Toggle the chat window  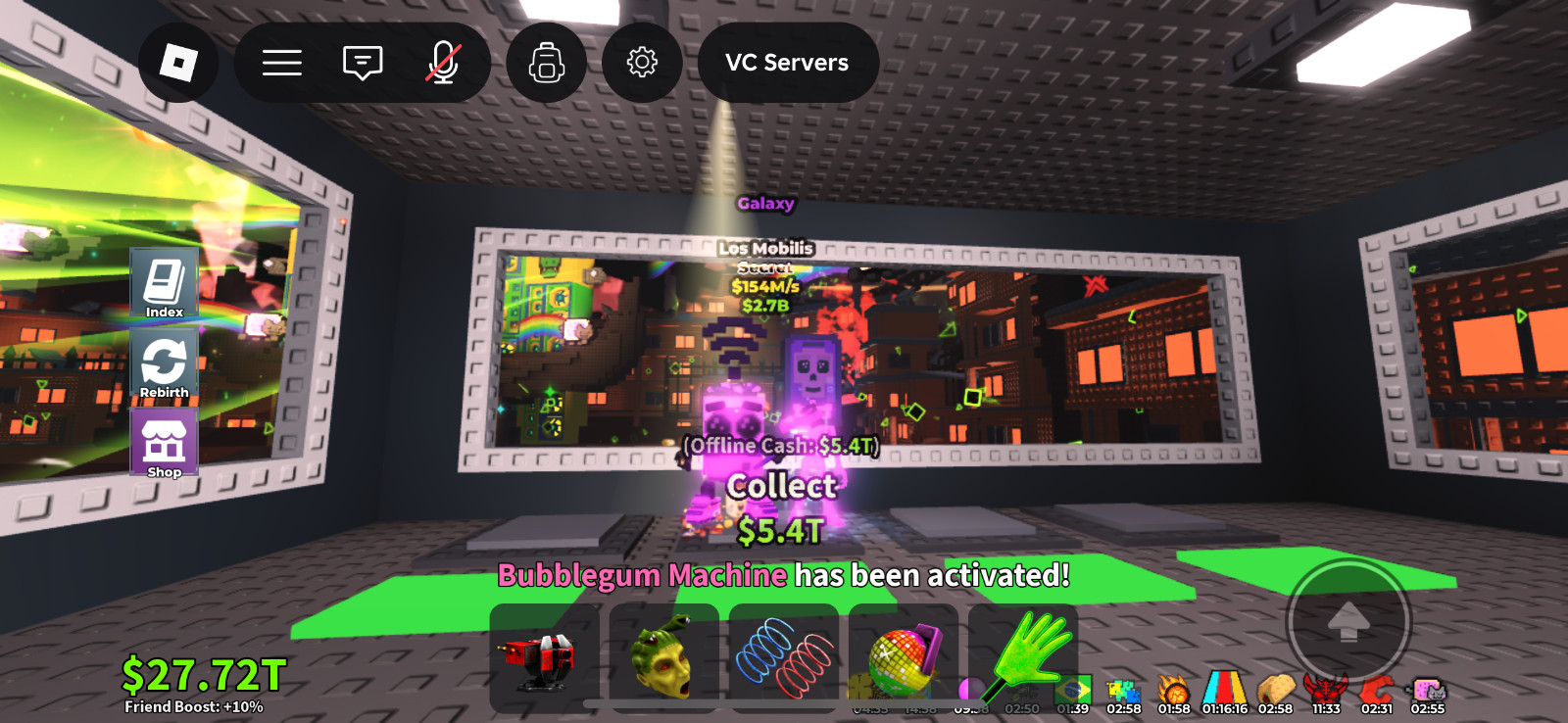point(363,61)
